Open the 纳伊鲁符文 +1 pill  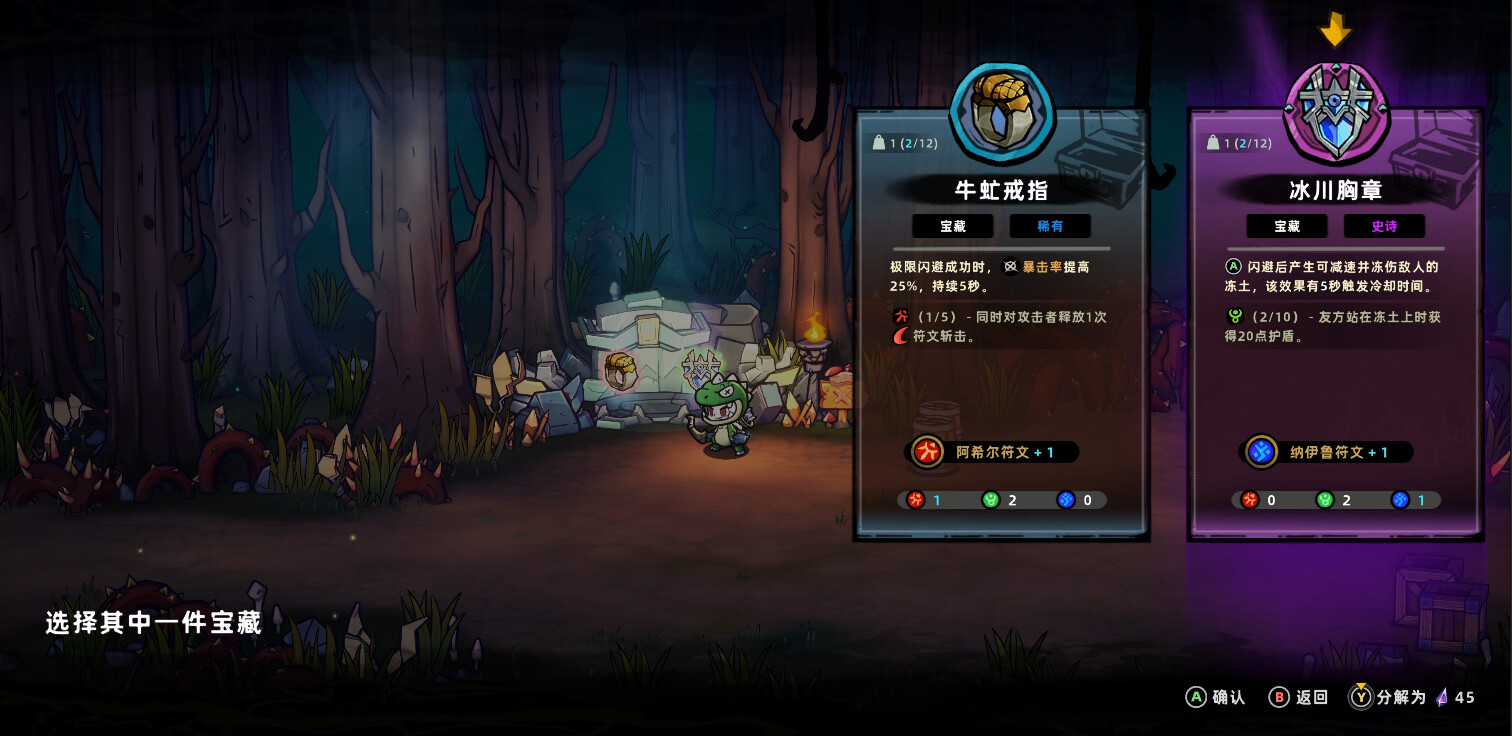(x=1325, y=452)
